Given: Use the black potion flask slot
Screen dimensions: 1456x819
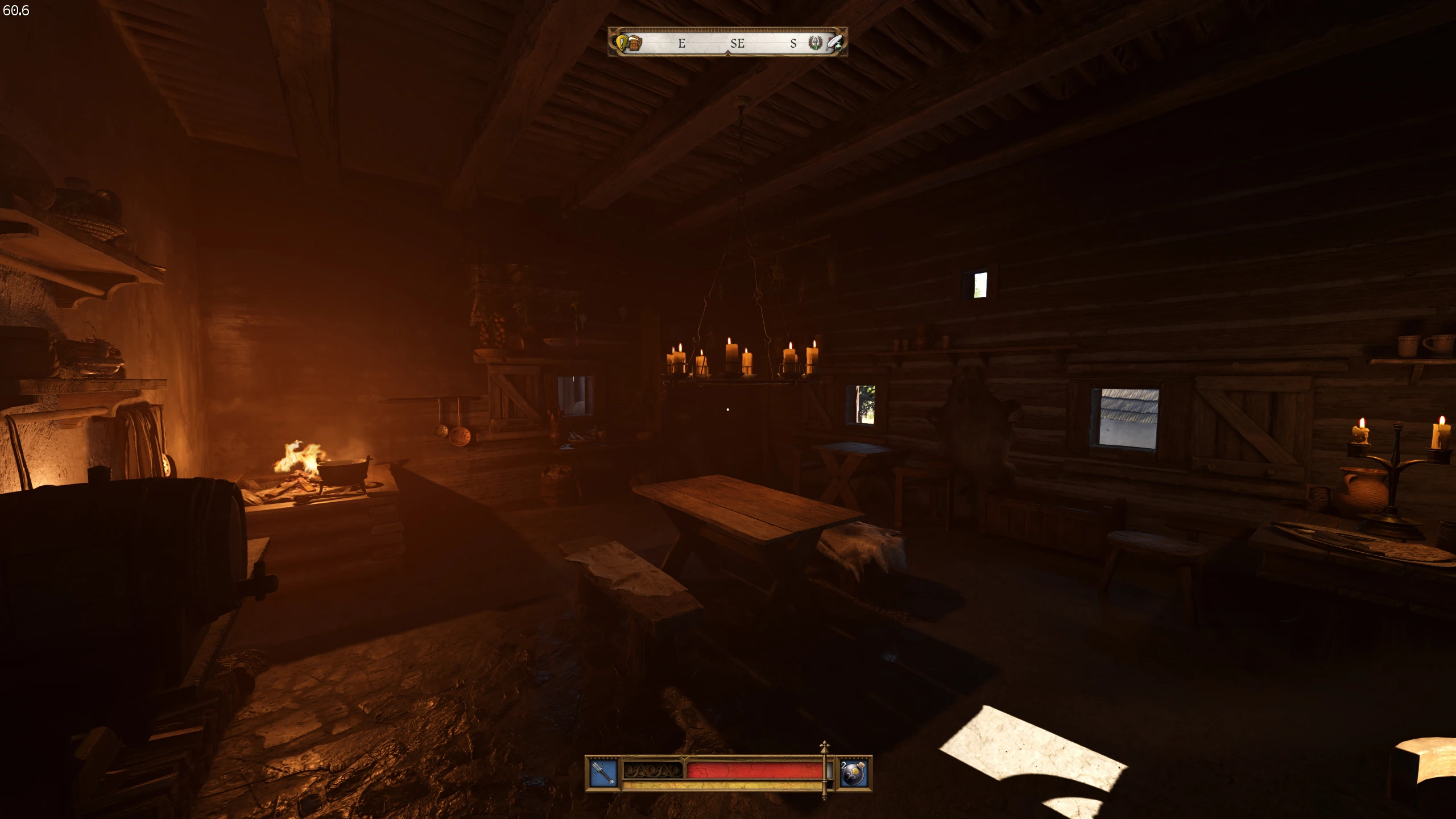Looking at the screenshot, I should coord(854,774).
